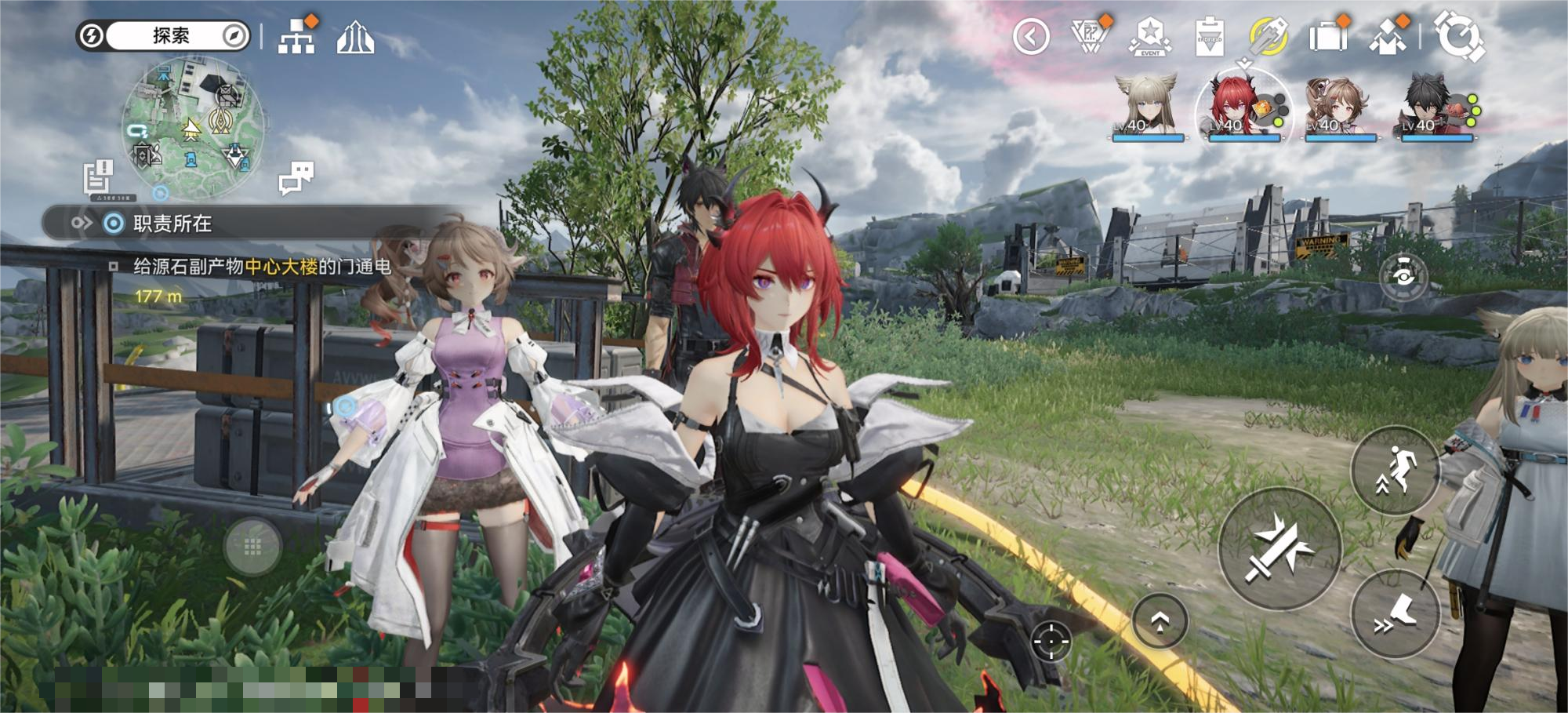Open the briefcase inventory icon
Viewport: 1568px width, 713px height.
pyautogui.click(x=1327, y=36)
